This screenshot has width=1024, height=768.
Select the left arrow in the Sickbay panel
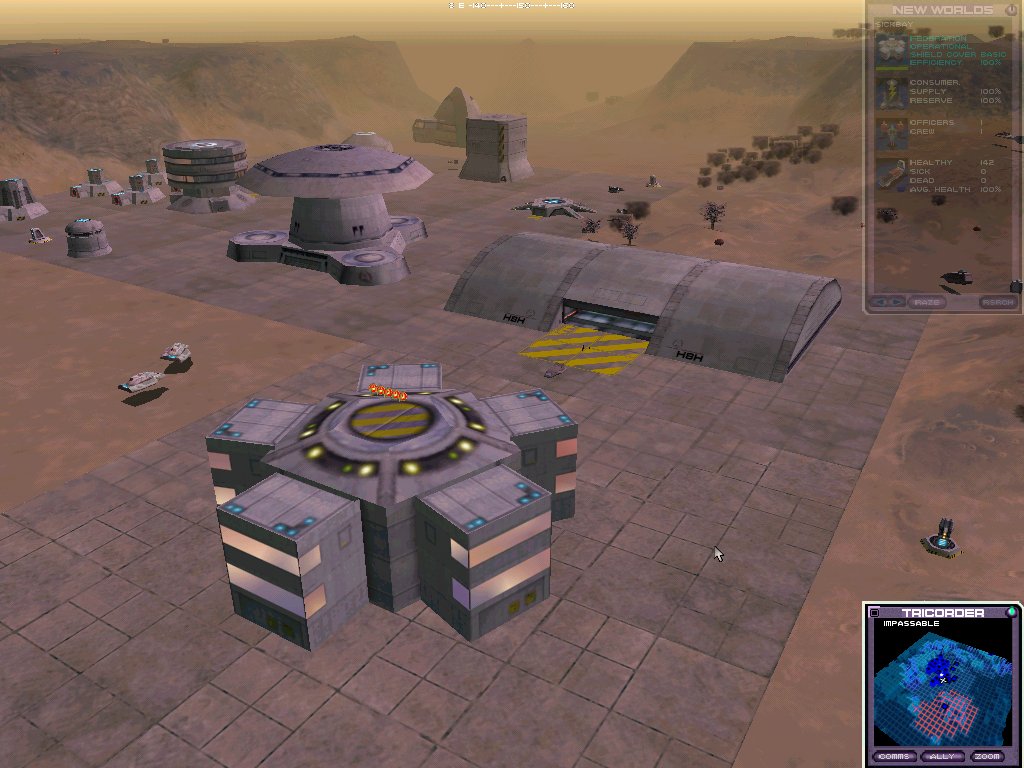882,302
